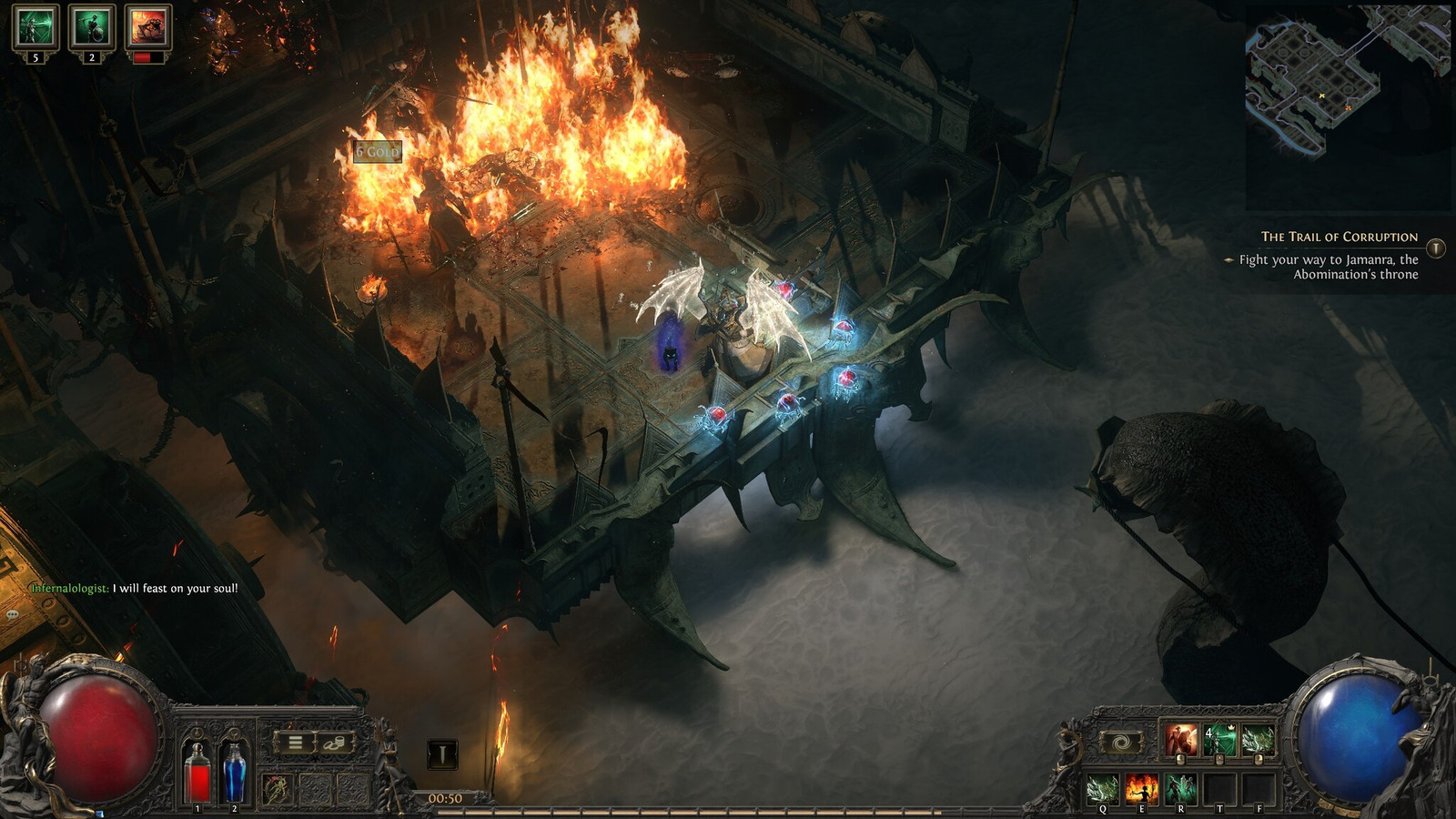
Task: Open the main options menu
Action: coord(294,742)
